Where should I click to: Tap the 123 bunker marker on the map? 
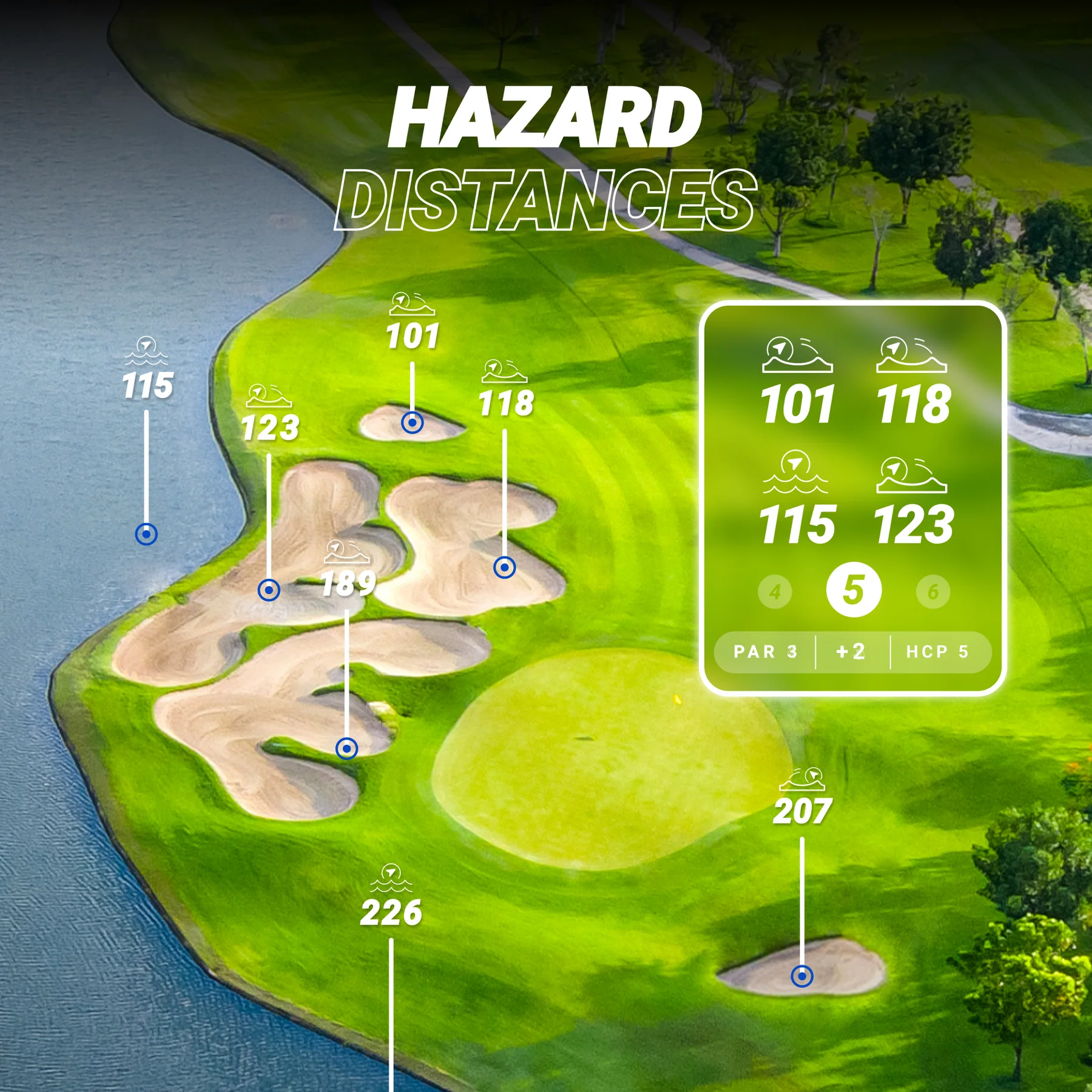pos(270,427)
